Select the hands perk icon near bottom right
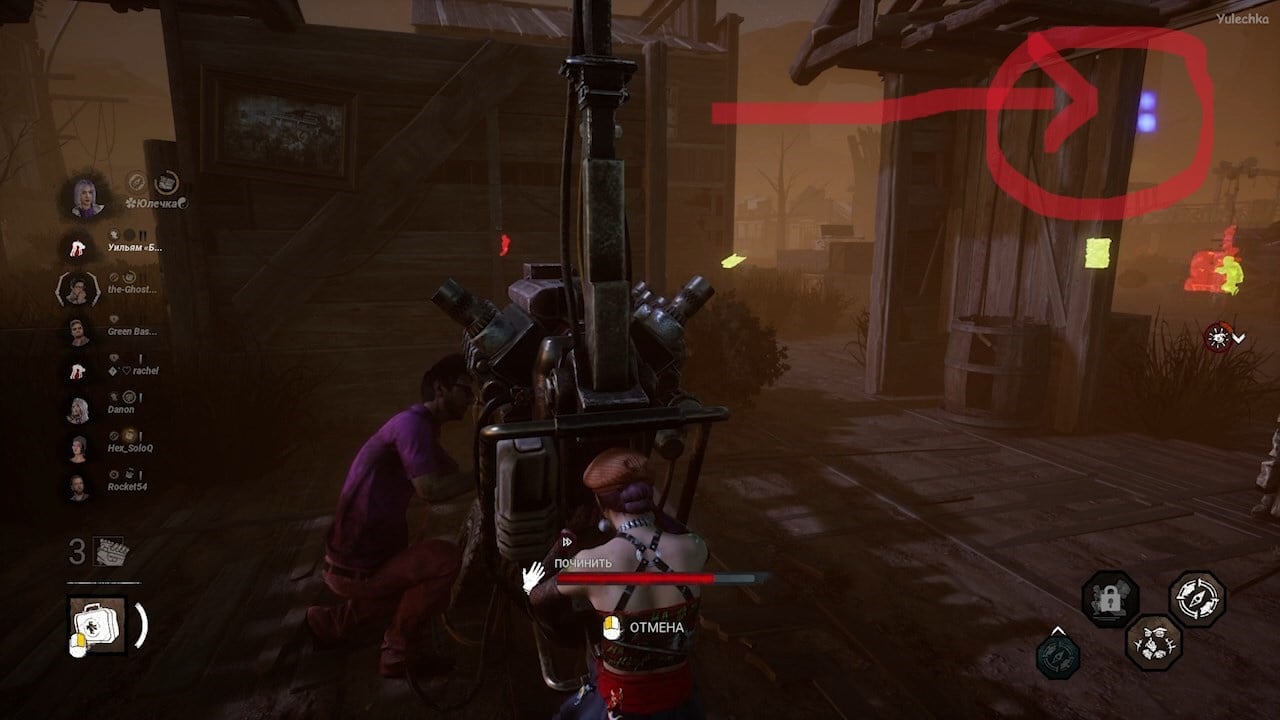Screen dimensions: 1280x720 pyautogui.click(x=1152, y=645)
